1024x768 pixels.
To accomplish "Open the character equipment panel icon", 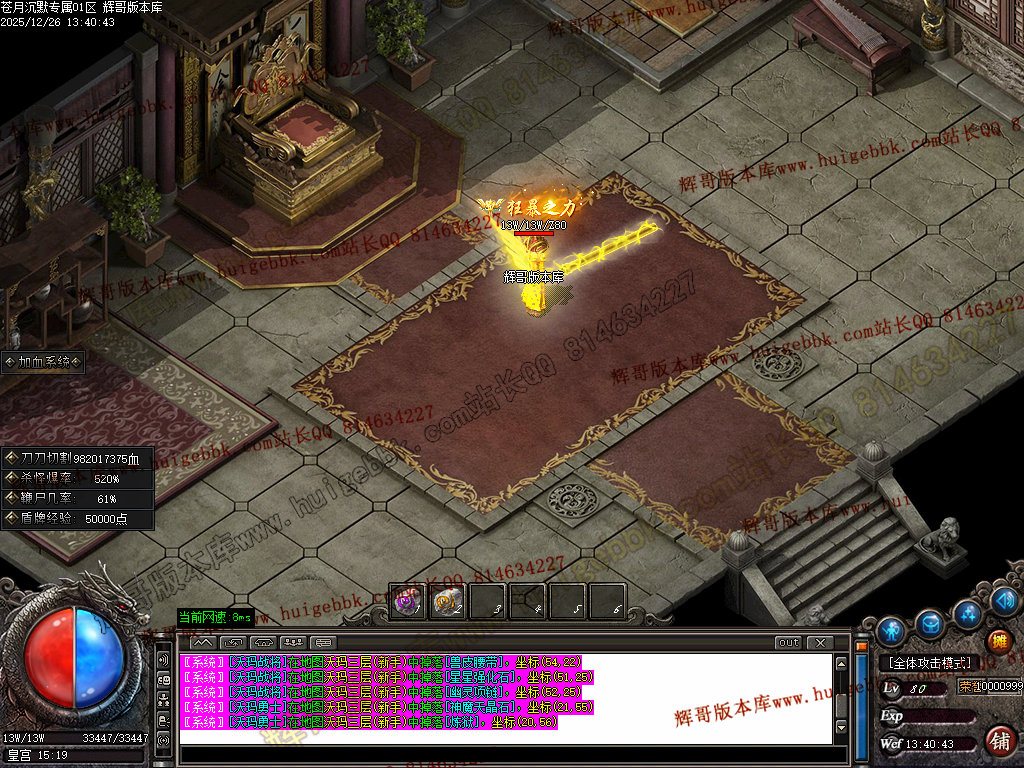I will point(891,631).
